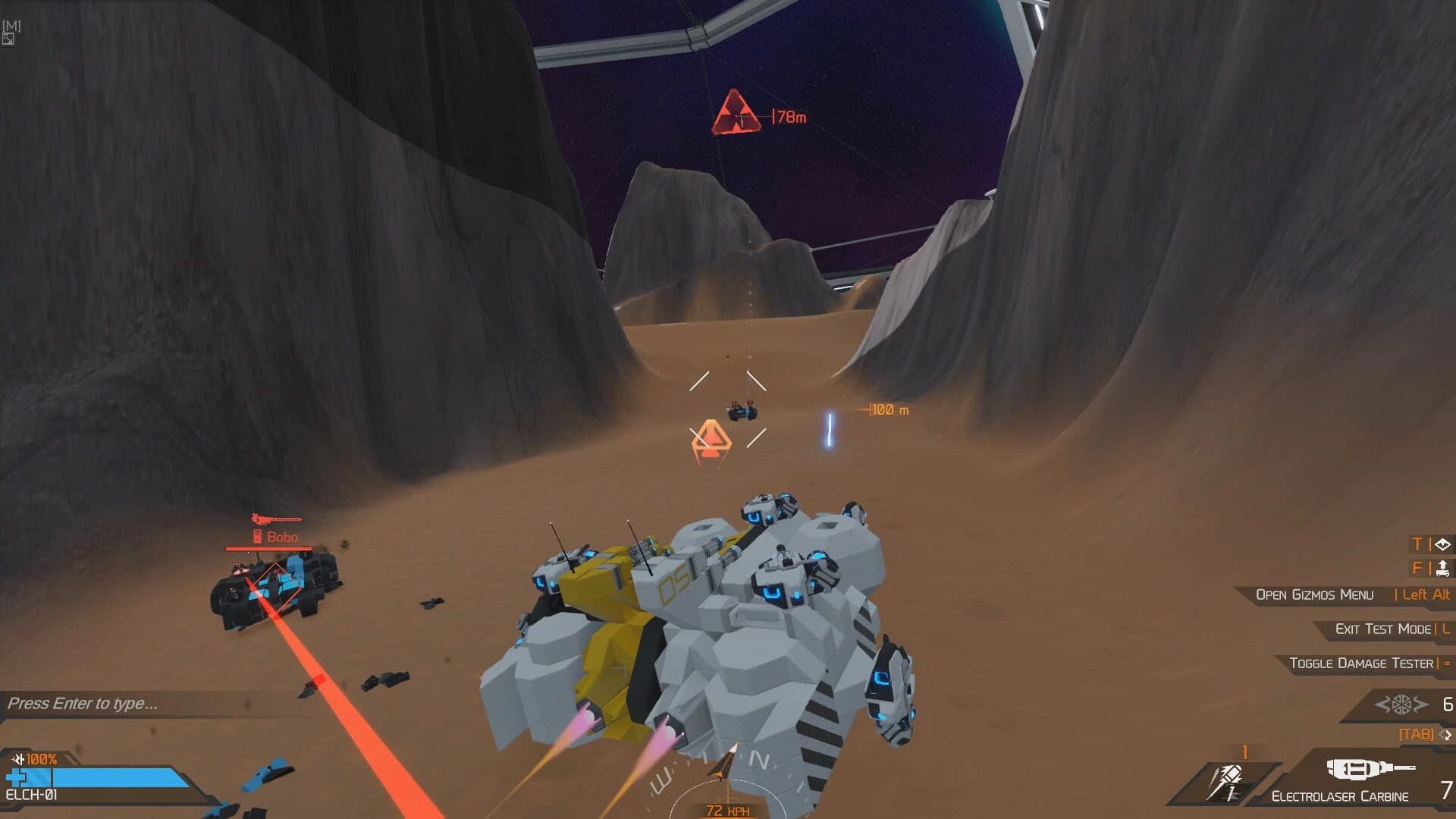Click the [M] map indicator icon

click(11, 25)
